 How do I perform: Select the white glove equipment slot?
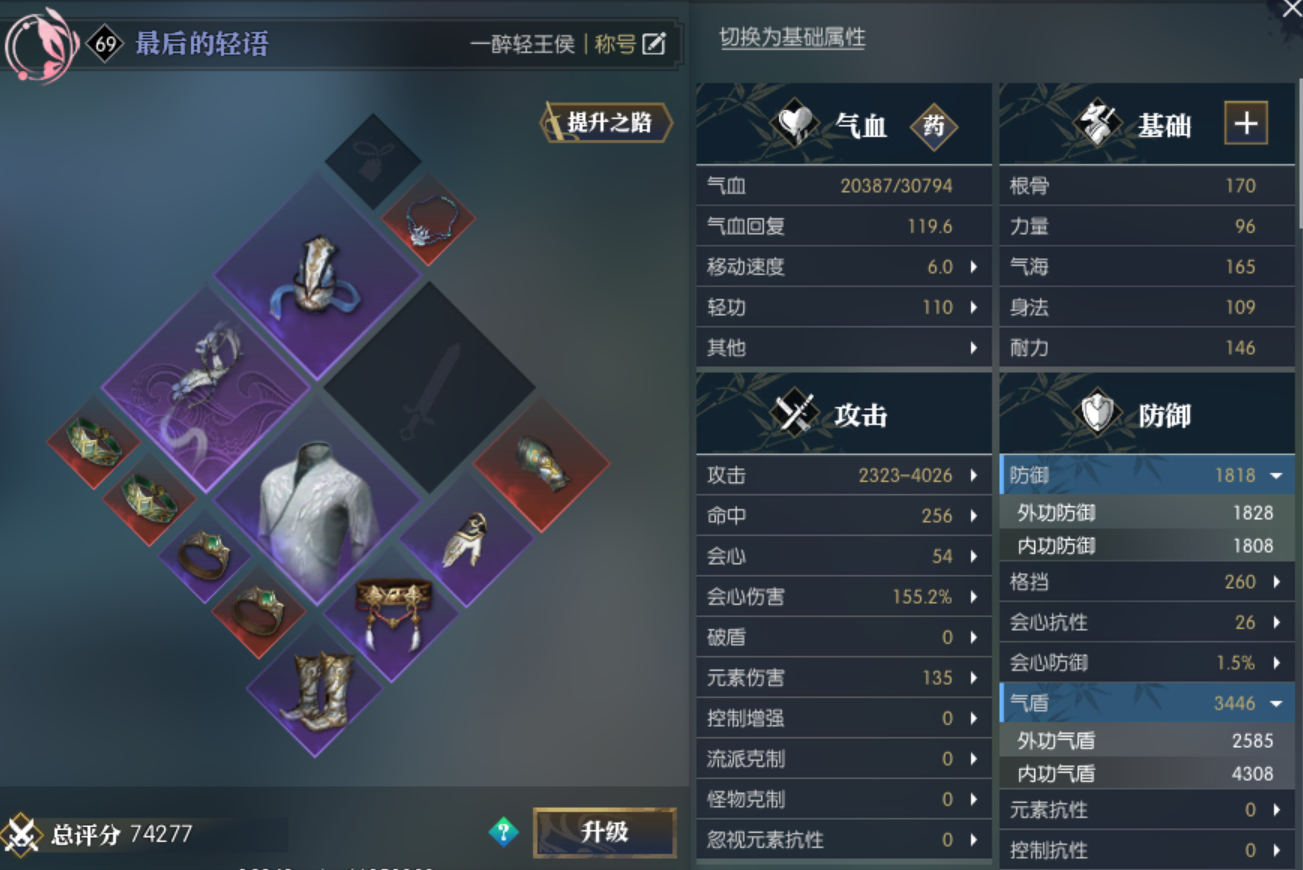pos(466,539)
